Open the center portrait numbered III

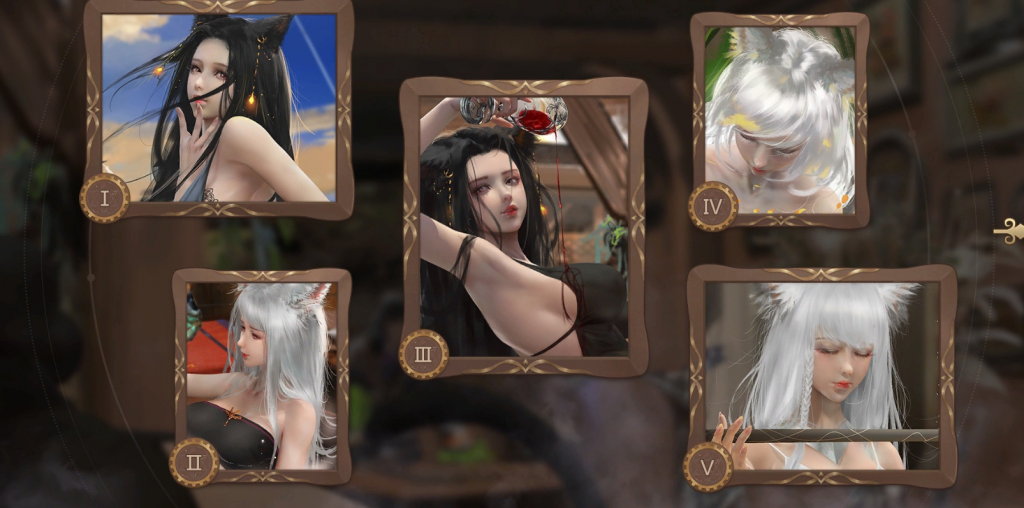pyautogui.click(x=523, y=226)
